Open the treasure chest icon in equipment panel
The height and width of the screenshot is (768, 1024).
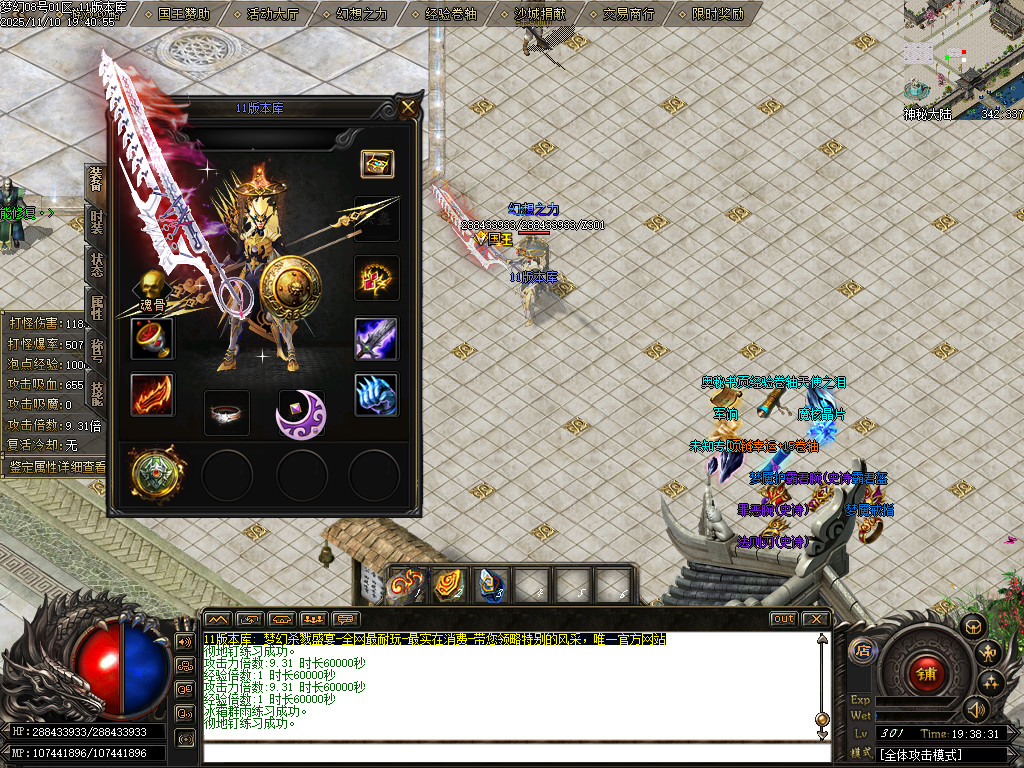[x=377, y=164]
